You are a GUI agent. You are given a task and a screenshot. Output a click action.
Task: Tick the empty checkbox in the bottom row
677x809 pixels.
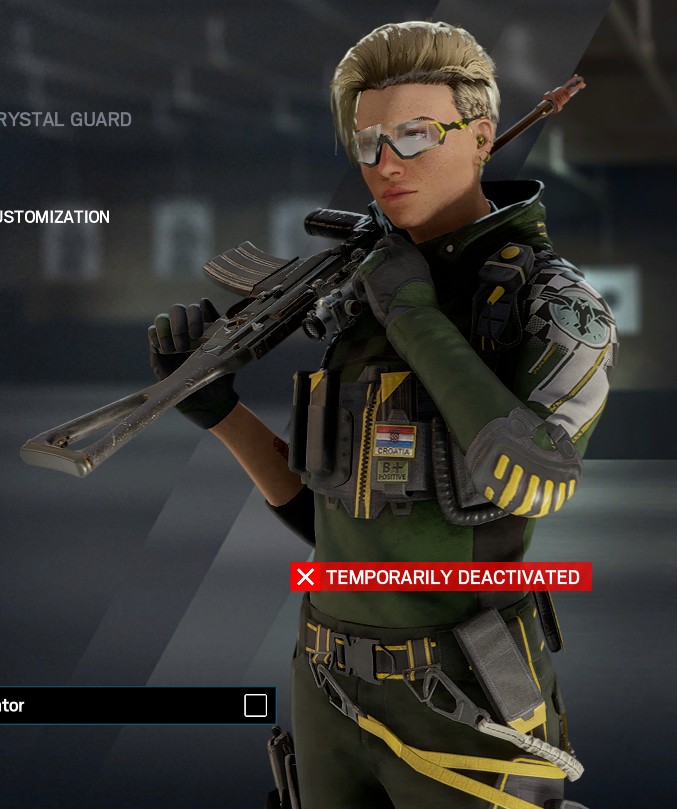(x=256, y=705)
